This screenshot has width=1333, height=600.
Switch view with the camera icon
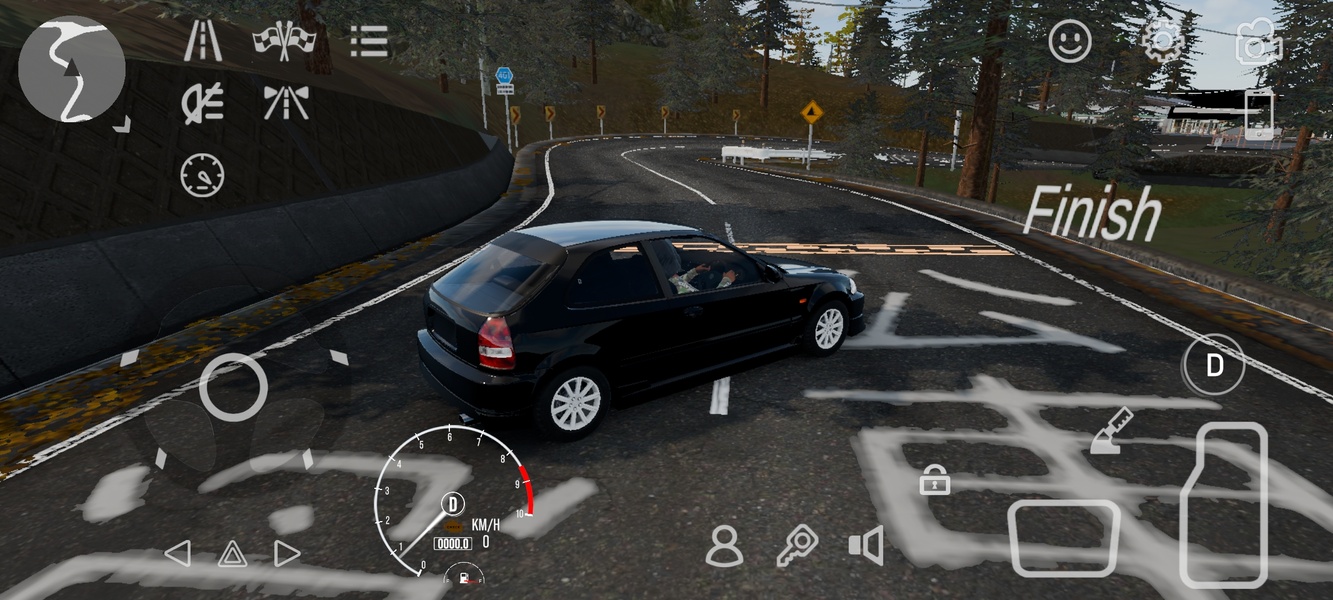pyautogui.click(x=1258, y=42)
